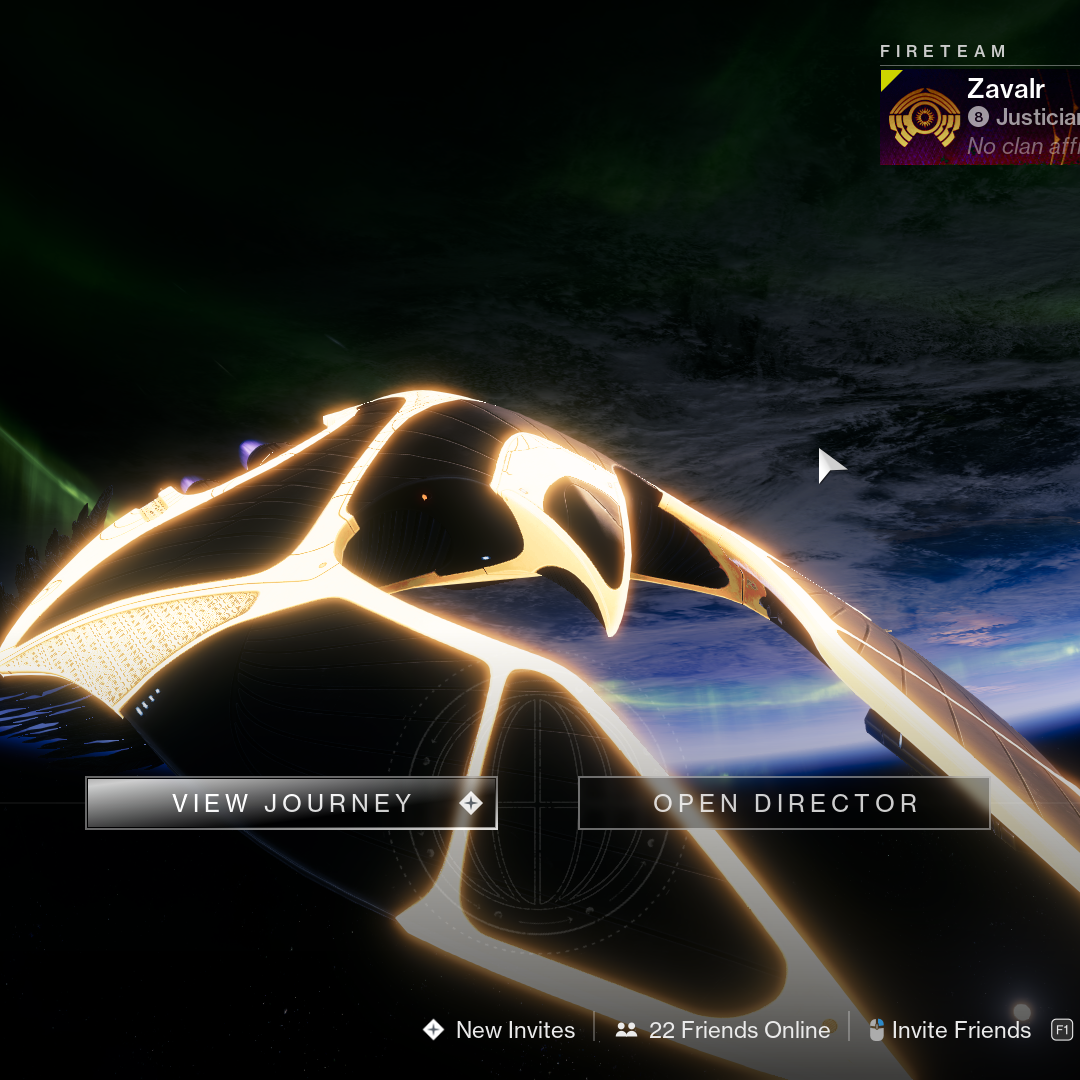Screen dimensions: 1080x1080
Task: Check the New Invites notifications
Action: pos(500,1030)
